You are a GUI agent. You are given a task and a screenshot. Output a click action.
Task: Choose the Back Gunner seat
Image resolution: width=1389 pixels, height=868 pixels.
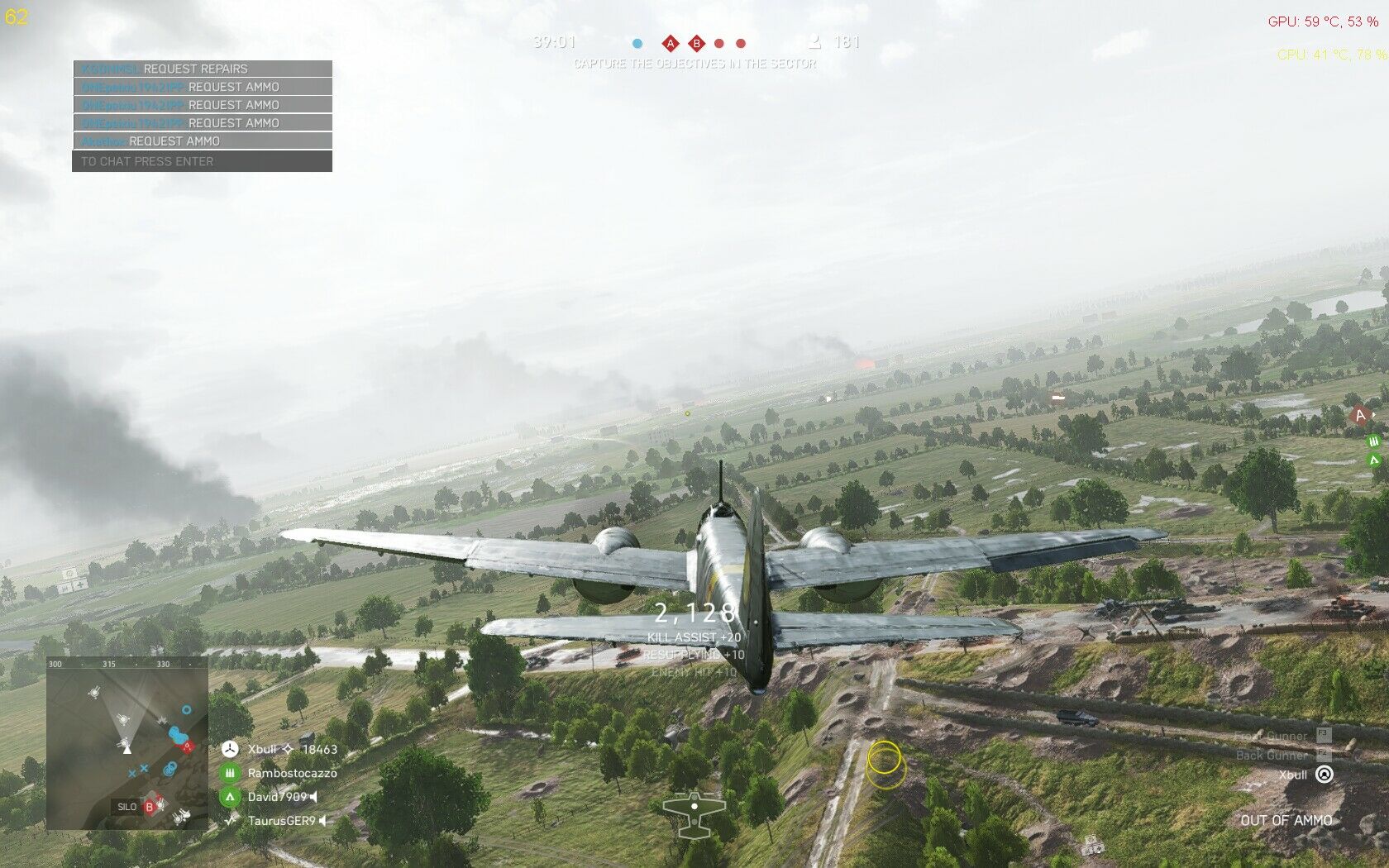[1283, 755]
